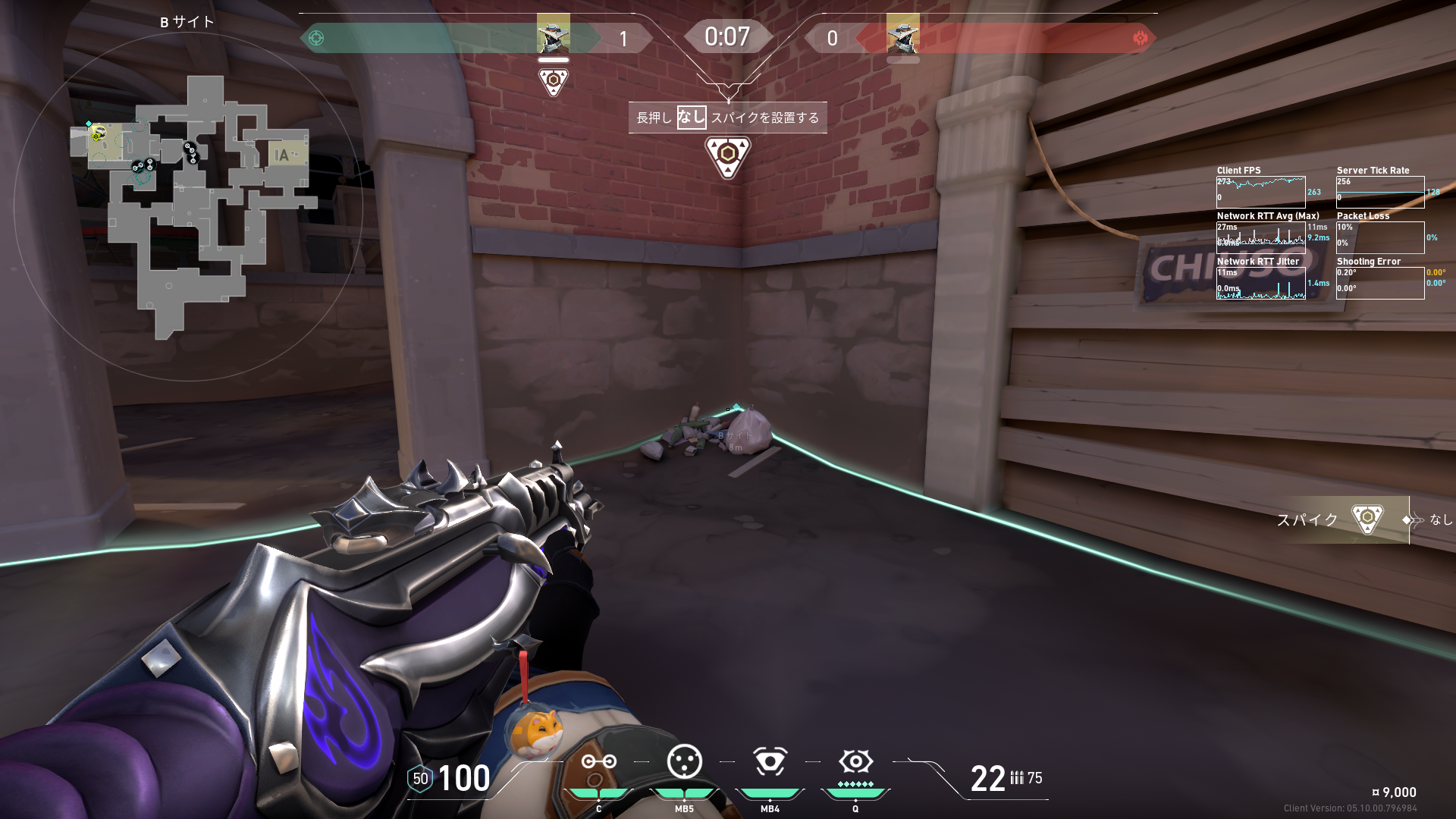This screenshot has height=819, width=1456.
Task: Trigger the Neural Theft ultimate icon
Action: coord(855,761)
